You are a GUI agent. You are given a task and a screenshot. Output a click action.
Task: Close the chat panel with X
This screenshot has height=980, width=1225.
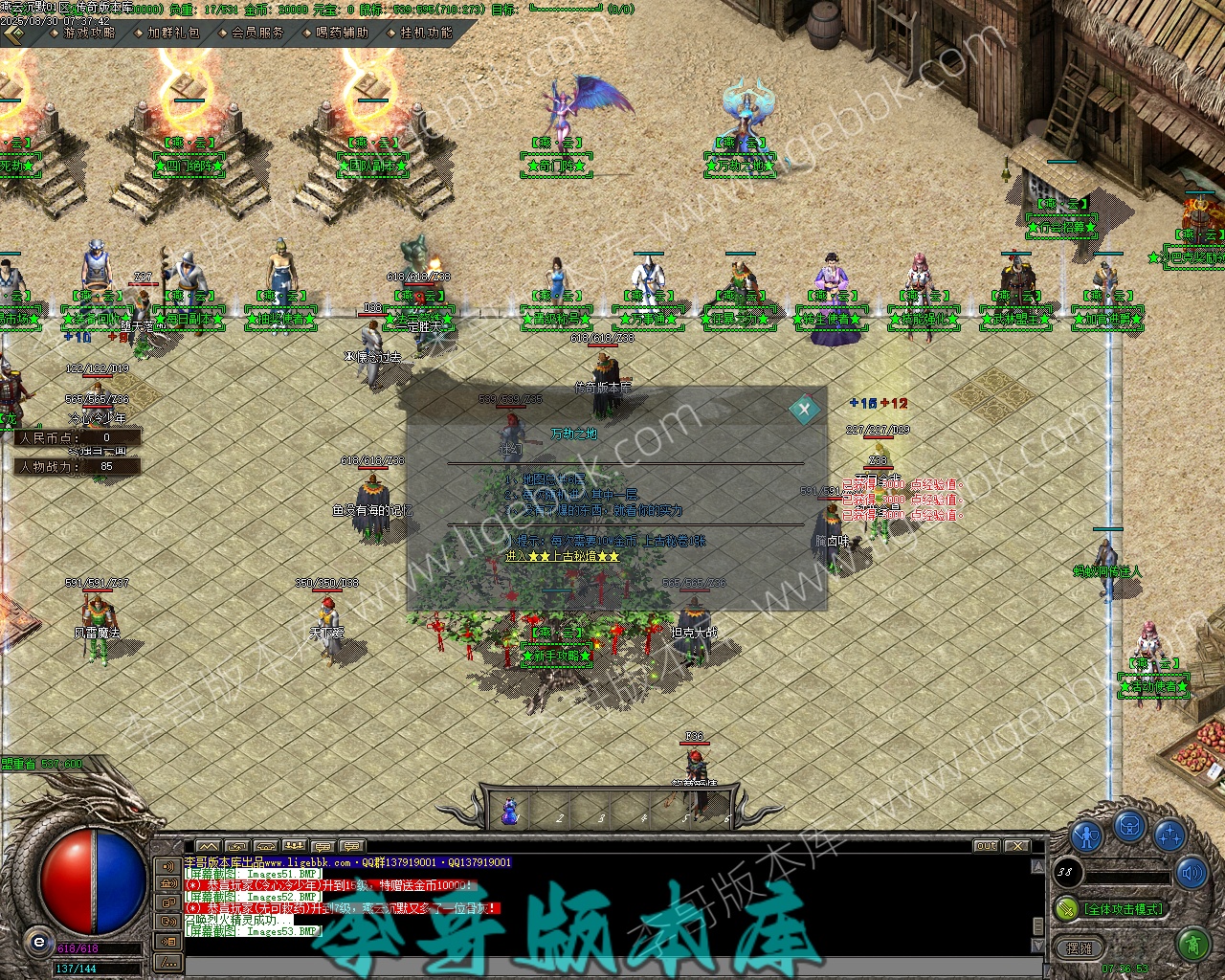[x=1016, y=846]
